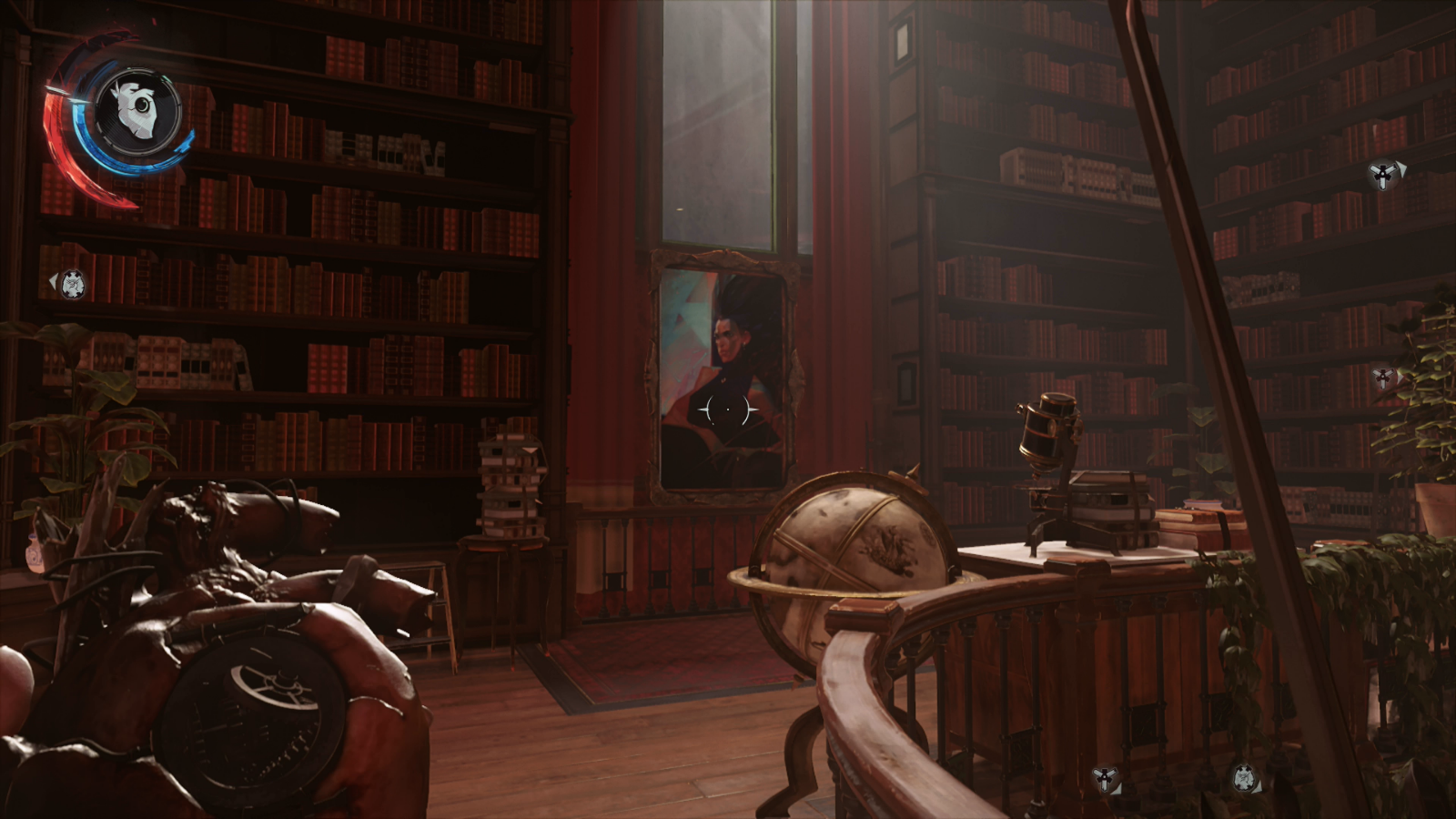This screenshot has height=819, width=1456.
Task: Click the aiming reticle at screen center
Action: point(726,410)
